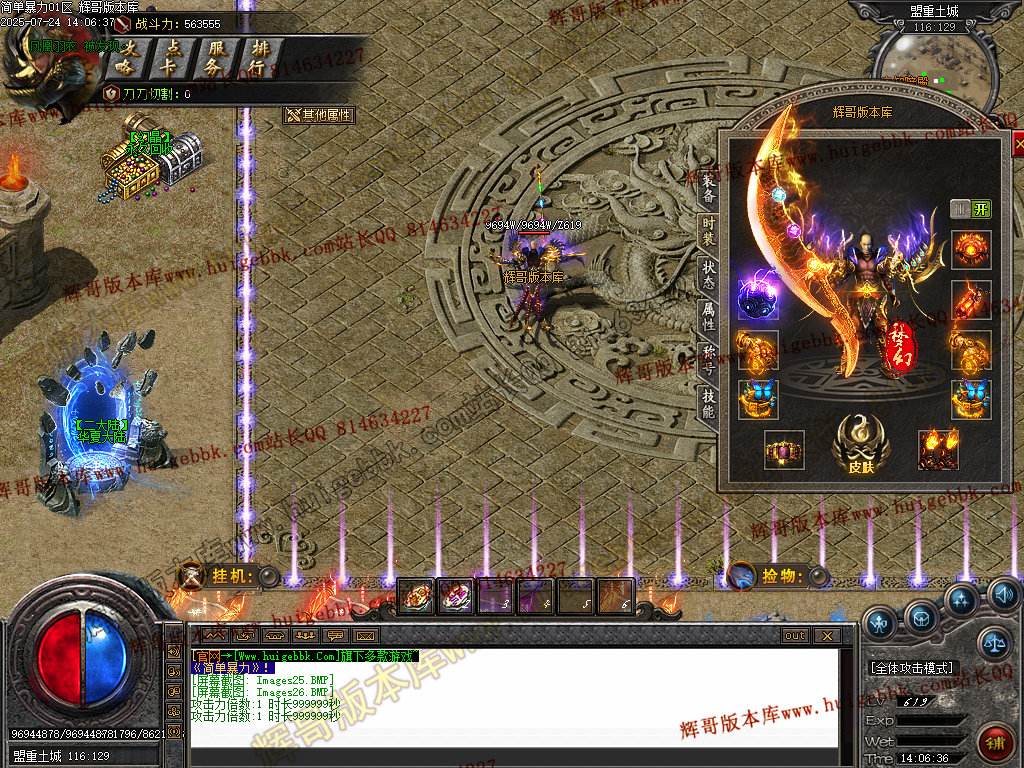Toggle the sound speaker button
Viewport: 1024px width, 768px height.
point(1004,596)
